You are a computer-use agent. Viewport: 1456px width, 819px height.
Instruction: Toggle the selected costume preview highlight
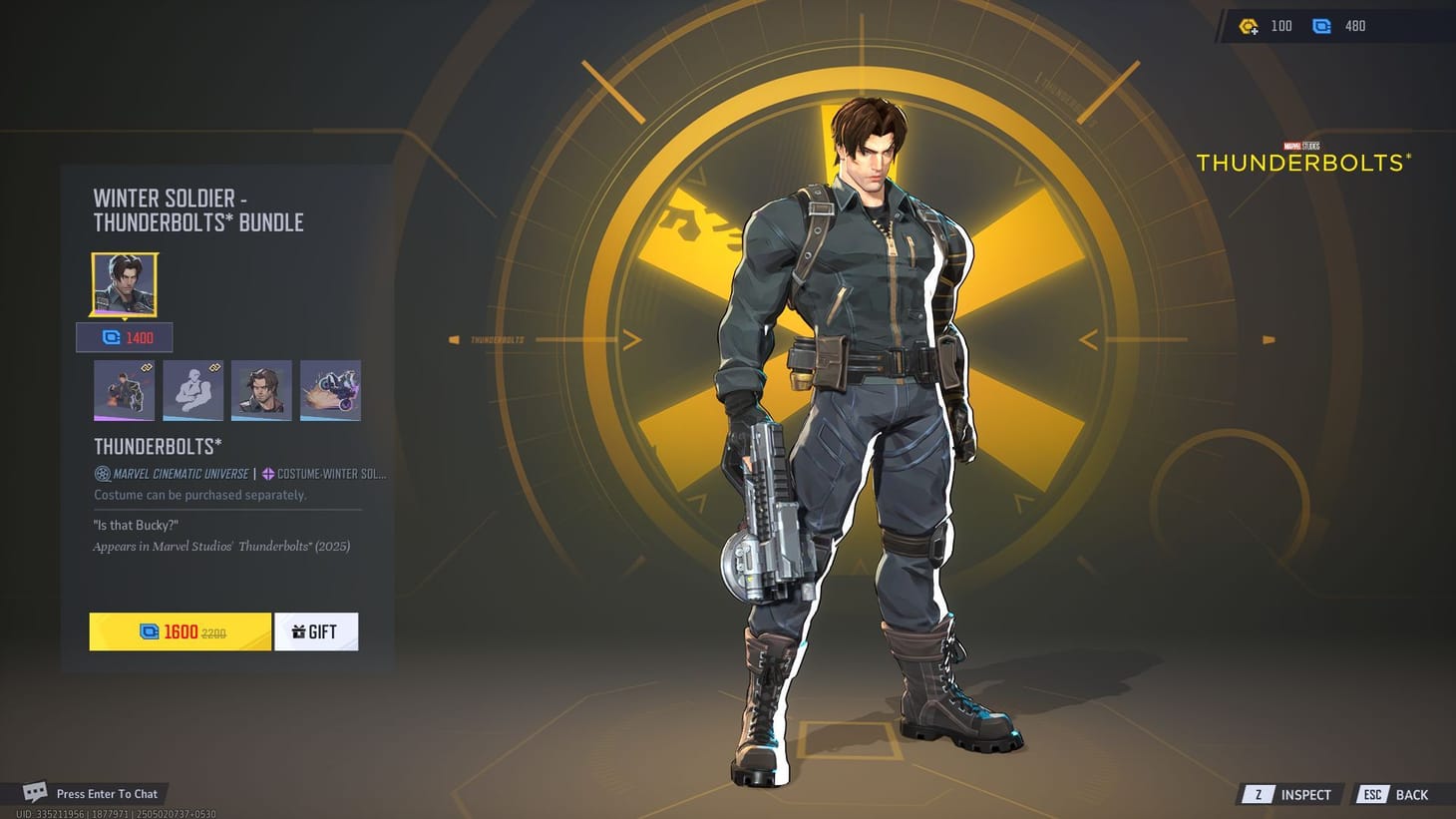click(x=124, y=284)
